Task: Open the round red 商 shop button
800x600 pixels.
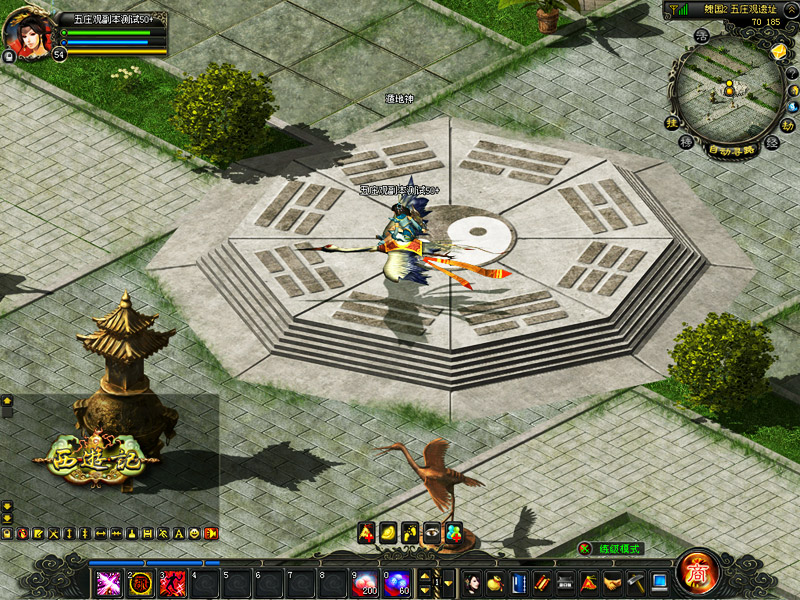Action: click(x=696, y=572)
